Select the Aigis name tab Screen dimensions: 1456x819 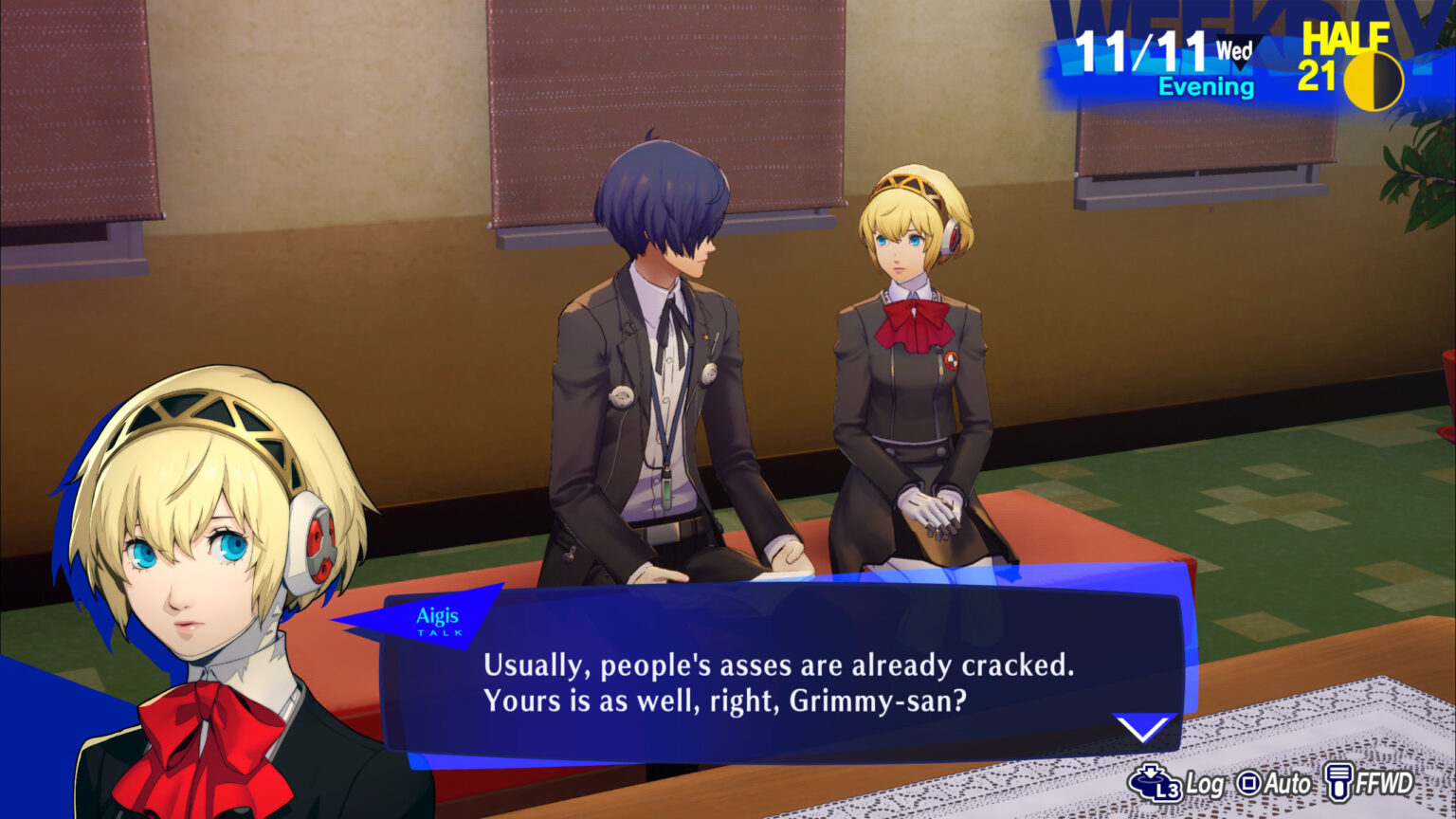pos(438,616)
